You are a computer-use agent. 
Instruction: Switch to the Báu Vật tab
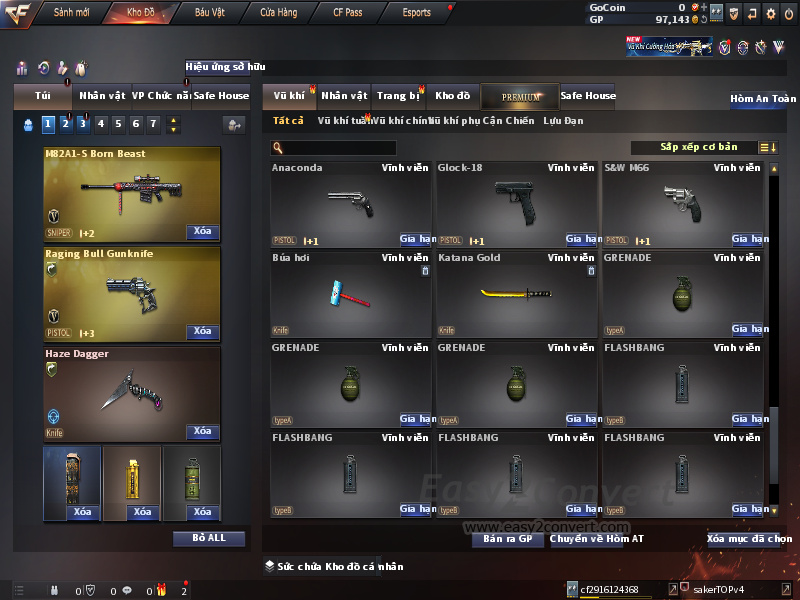pyautogui.click(x=209, y=13)
